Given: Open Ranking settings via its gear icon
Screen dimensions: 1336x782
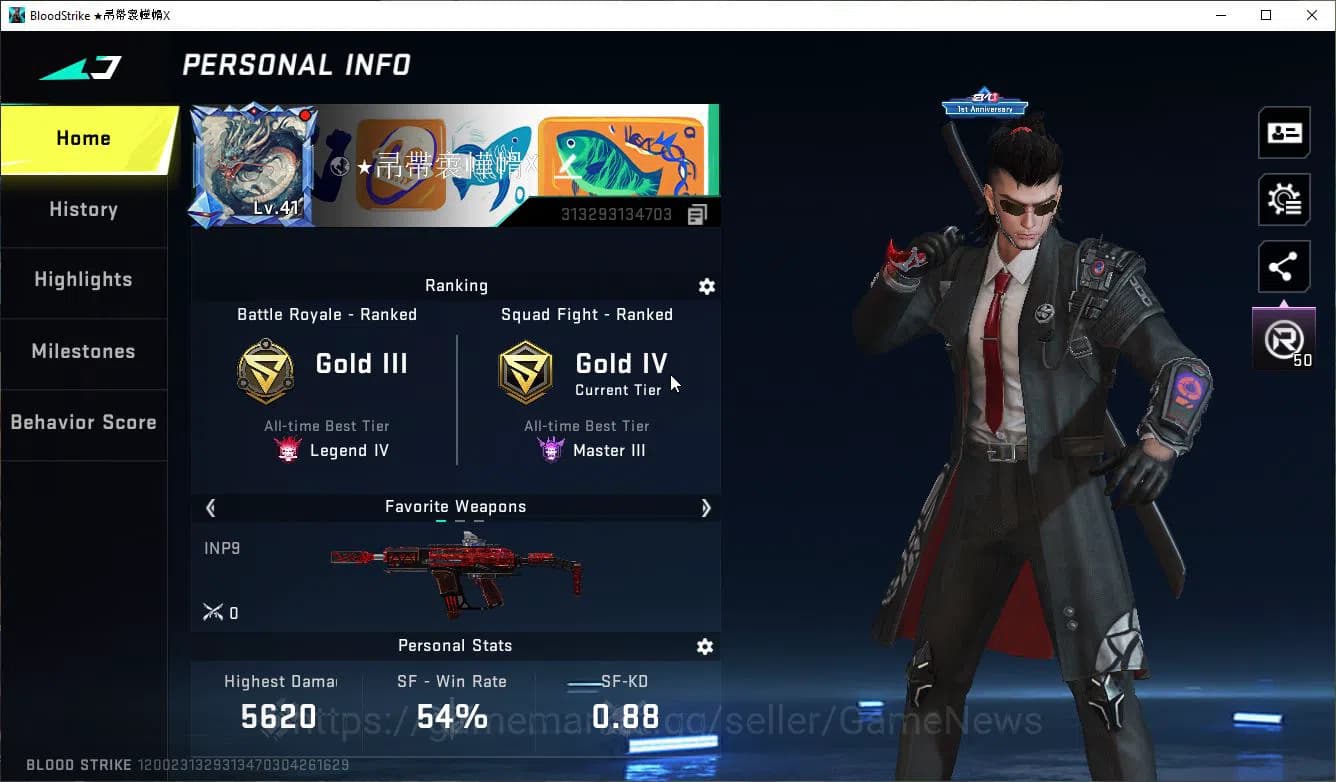Looking at the screenshot, I should pyautogui.click(x=707, y=287).
